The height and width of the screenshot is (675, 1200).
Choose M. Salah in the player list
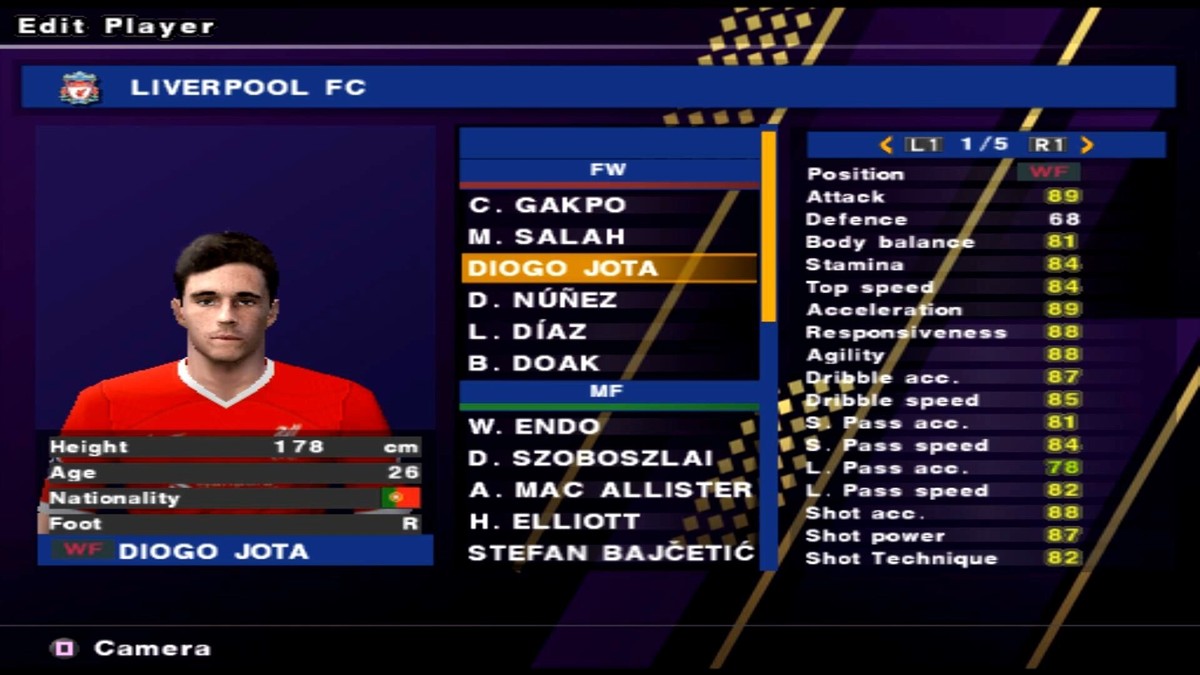point(547,237)
